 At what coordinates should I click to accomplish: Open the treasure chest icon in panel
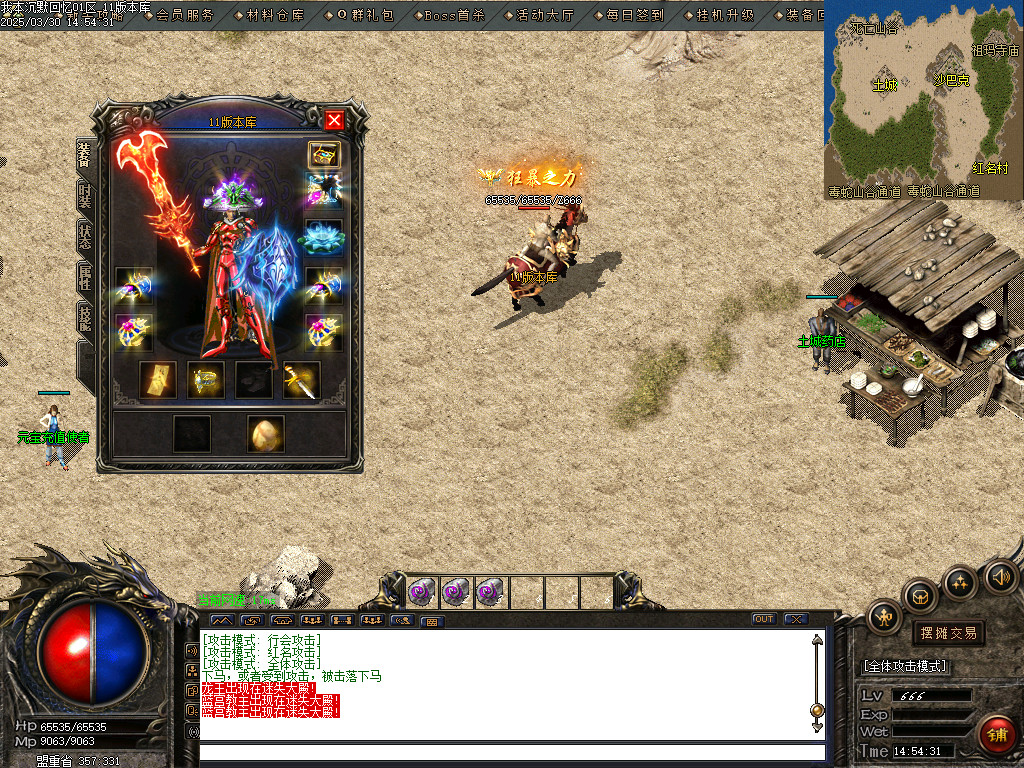[323, 154]
